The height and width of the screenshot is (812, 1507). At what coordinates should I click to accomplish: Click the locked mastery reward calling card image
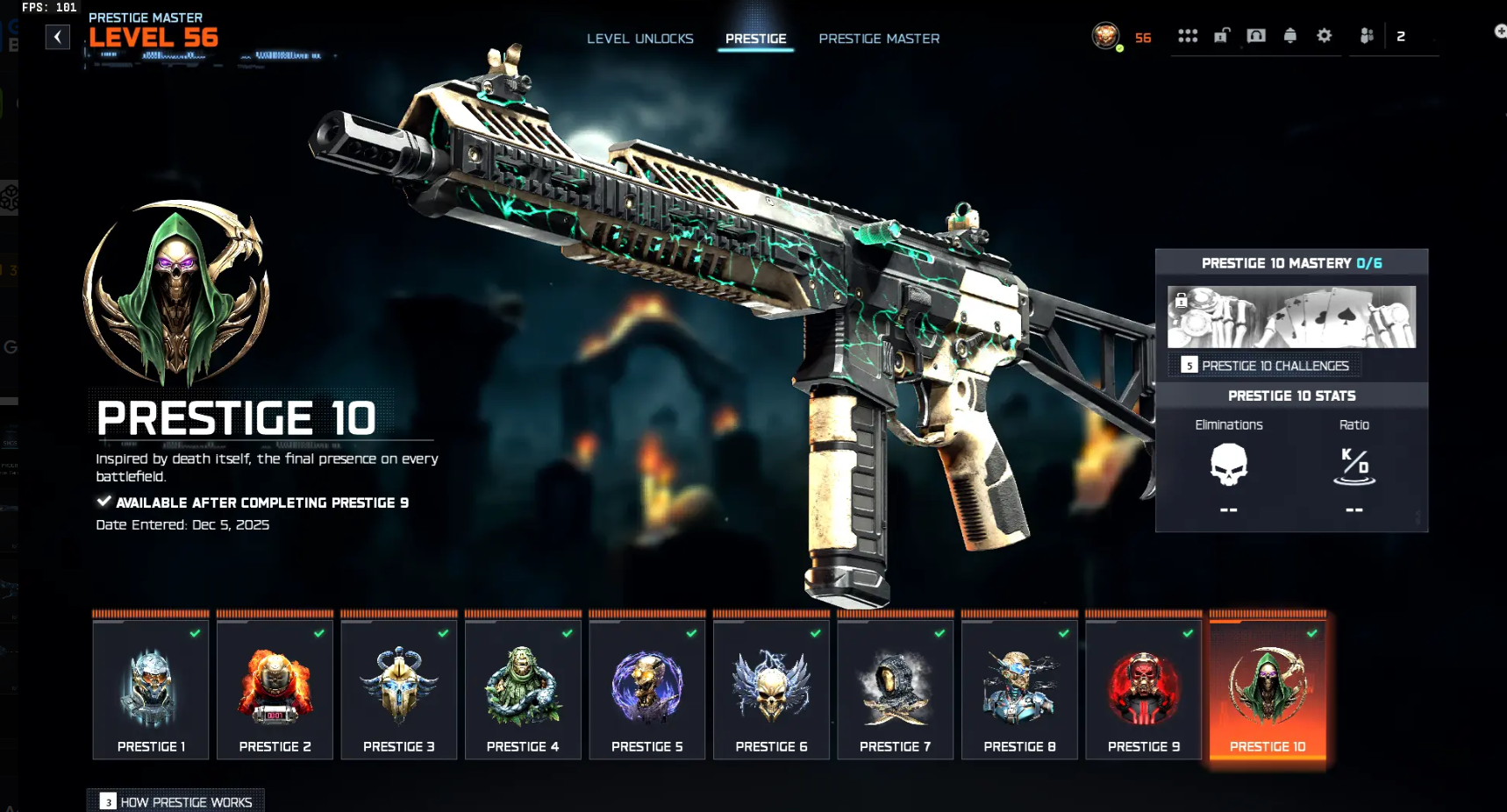coord(1291,317)
